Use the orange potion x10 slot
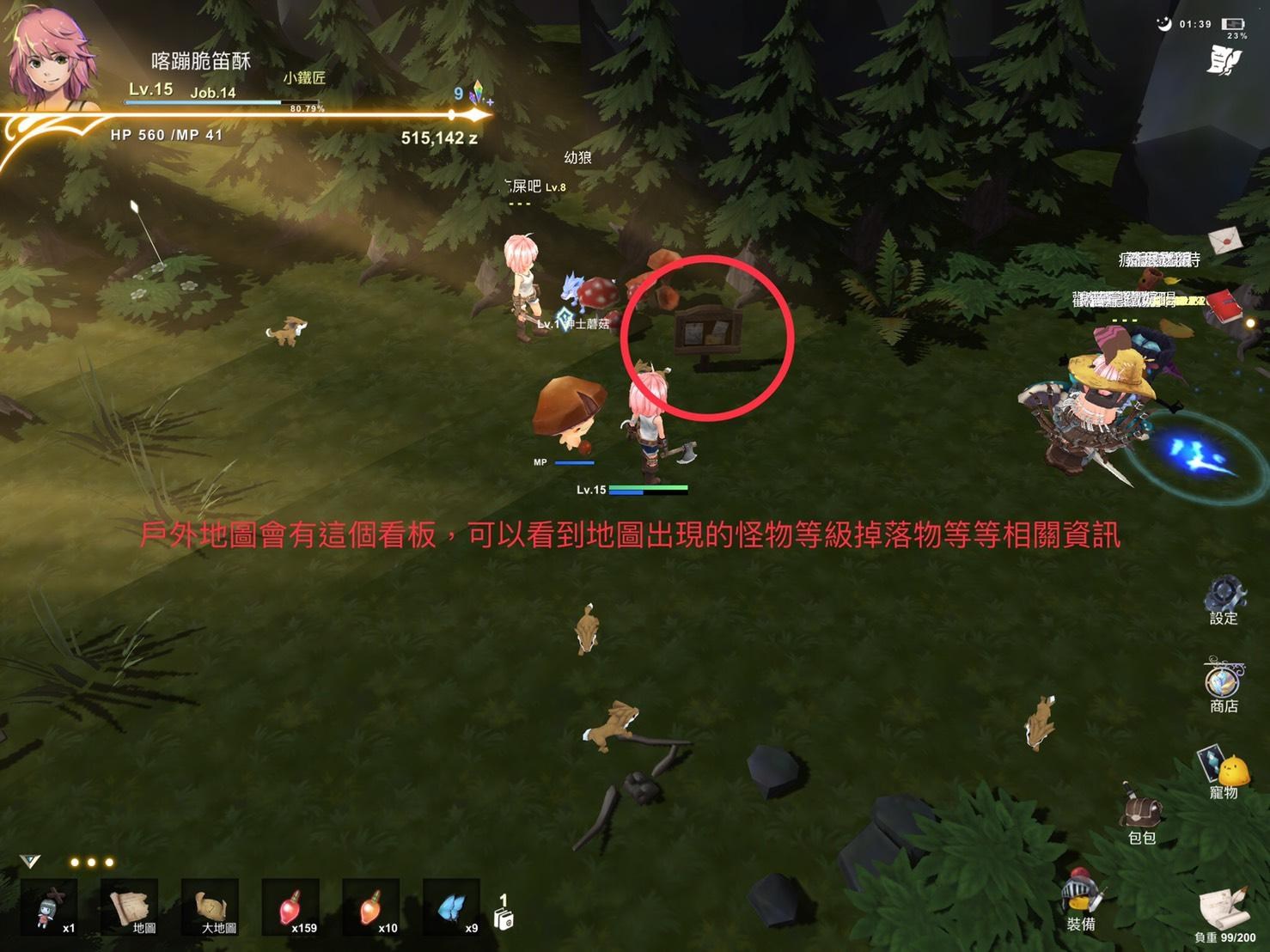This screenshot has height=952, width=1270. (371, 908)
